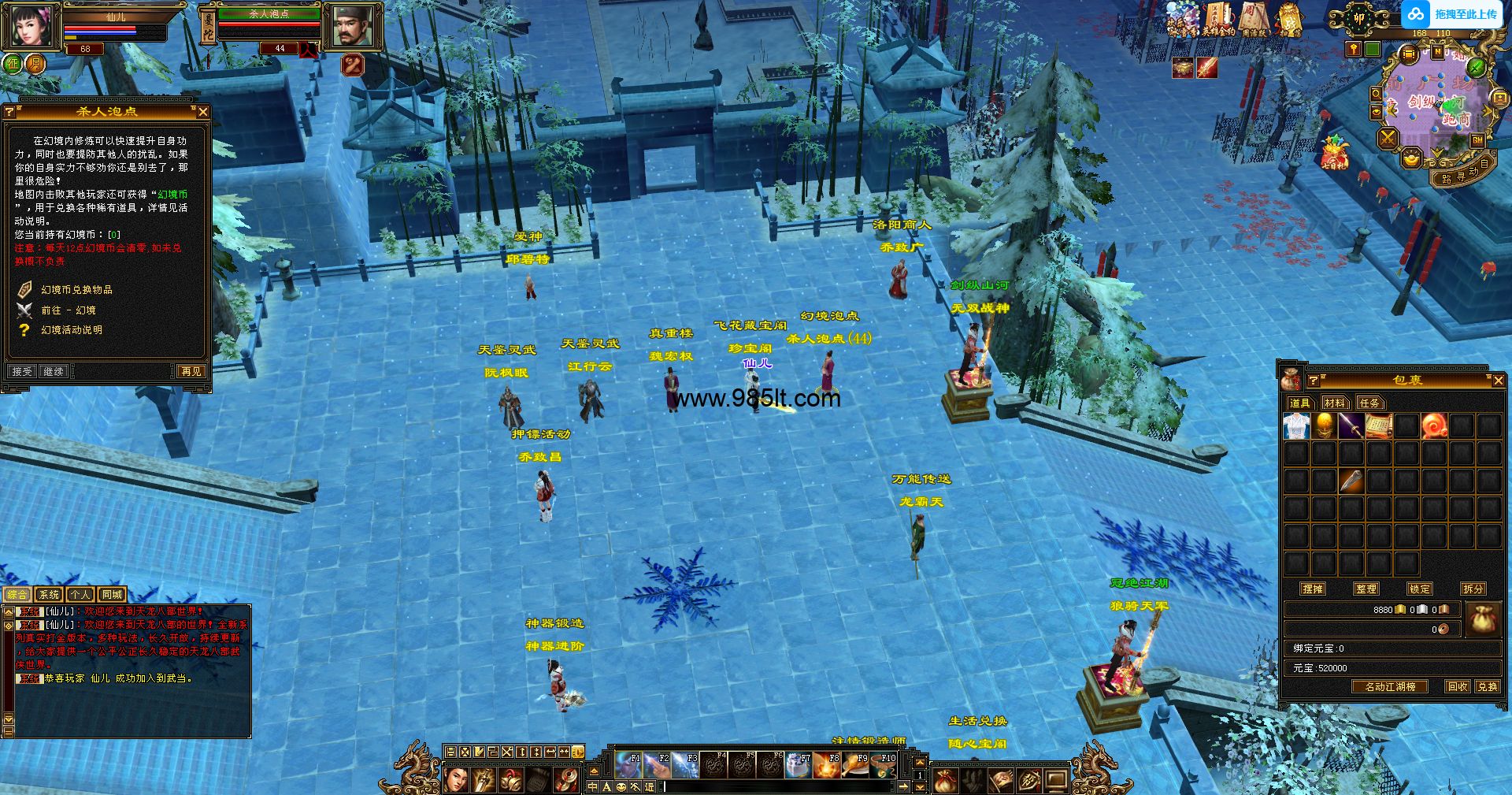
Task: Open the 幻境活动说明 help option
Action: click(x=72, y=330)
